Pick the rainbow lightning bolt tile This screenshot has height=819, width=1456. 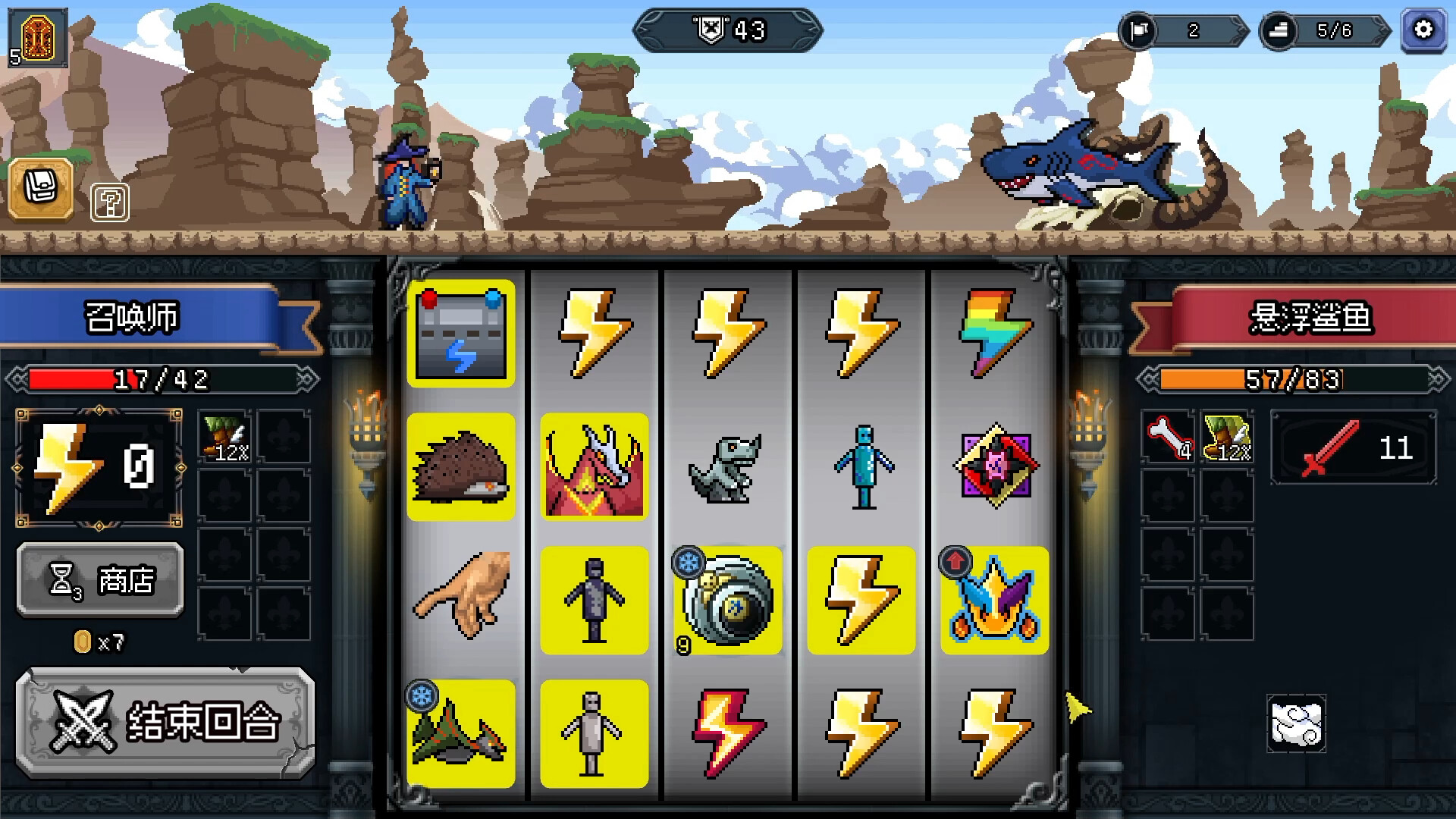tap(995, 334)
